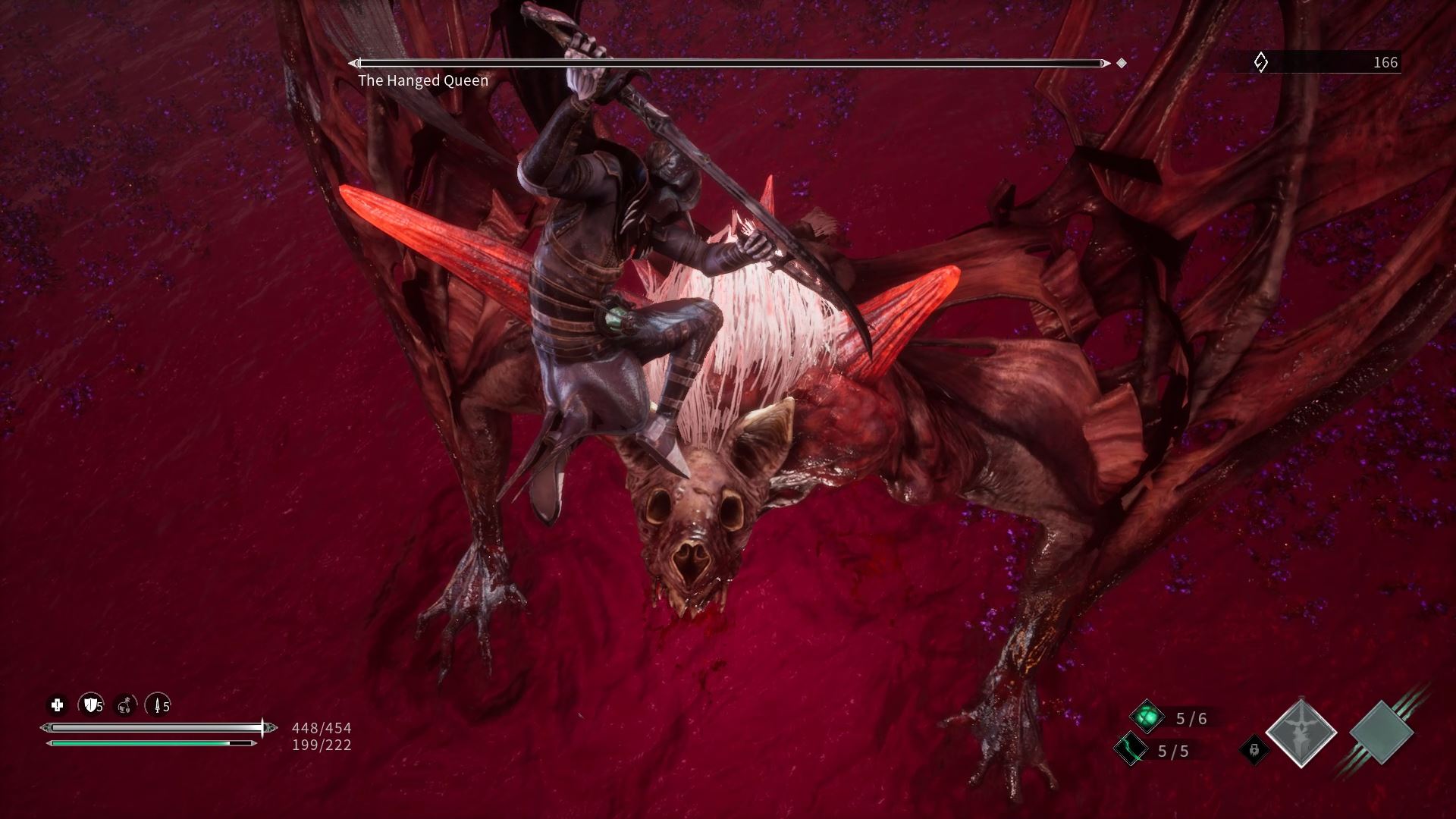The image size is (1456, 819).
Task: Click the white cross healing status icon
Action: [x=57, y=706]
